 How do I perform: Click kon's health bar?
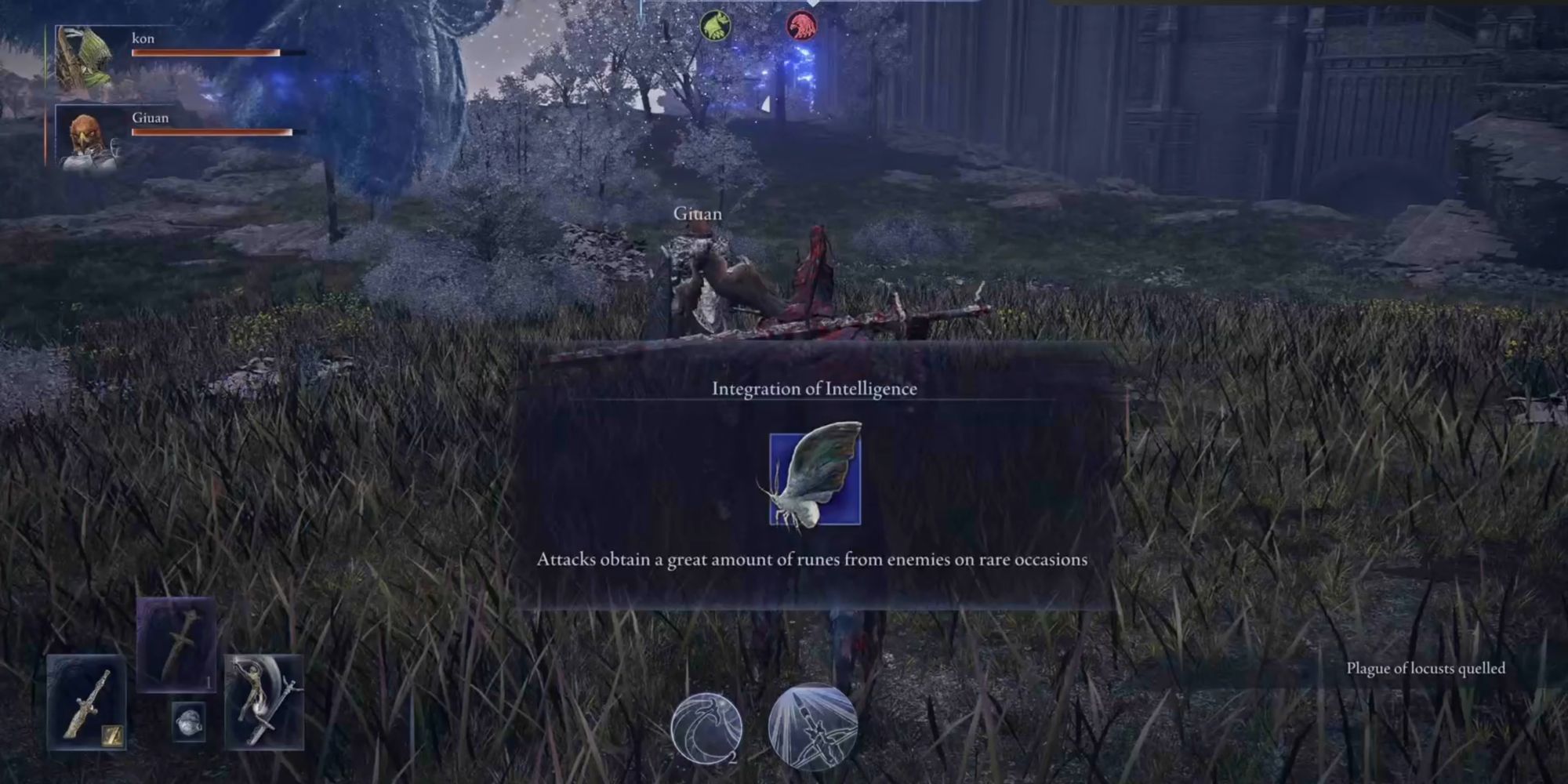[x=208, y=52]
